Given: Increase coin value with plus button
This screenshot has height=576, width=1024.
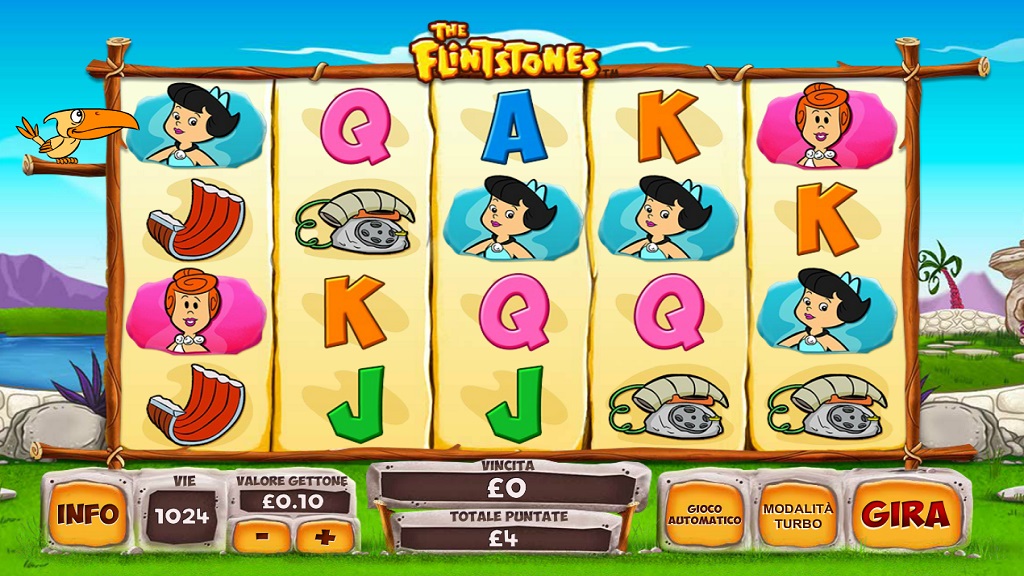Looking at the screenshot, I should [324, 535].
